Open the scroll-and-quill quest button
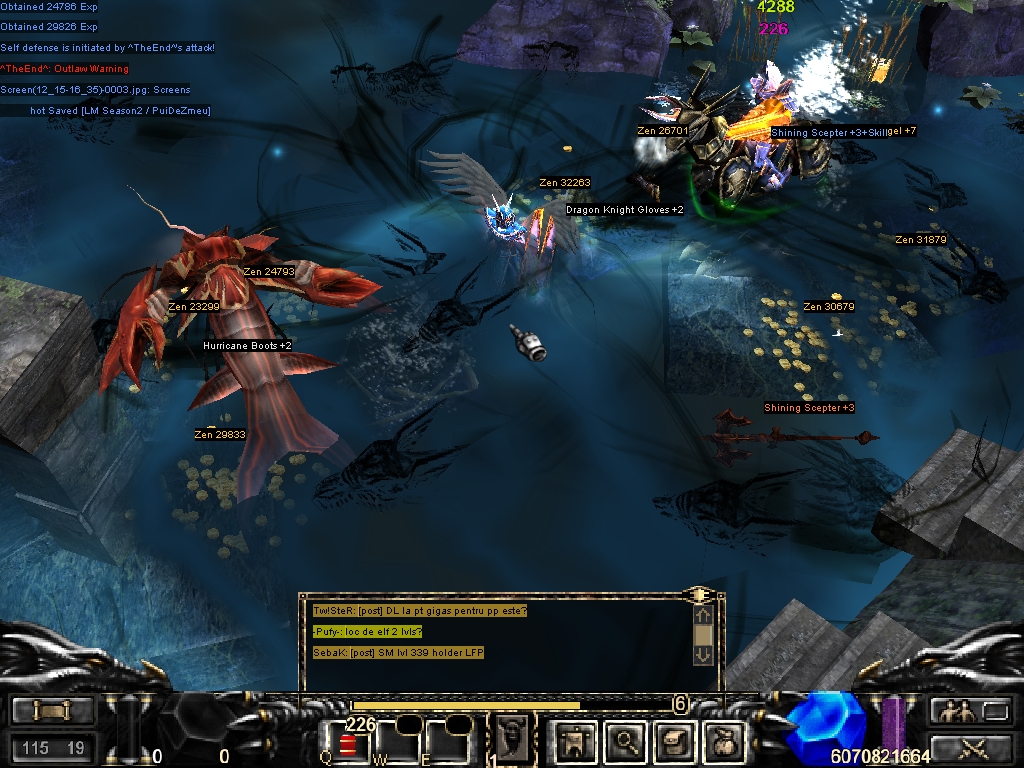The height and width of the screenshot is (768, 1024). tap(673, 741)
